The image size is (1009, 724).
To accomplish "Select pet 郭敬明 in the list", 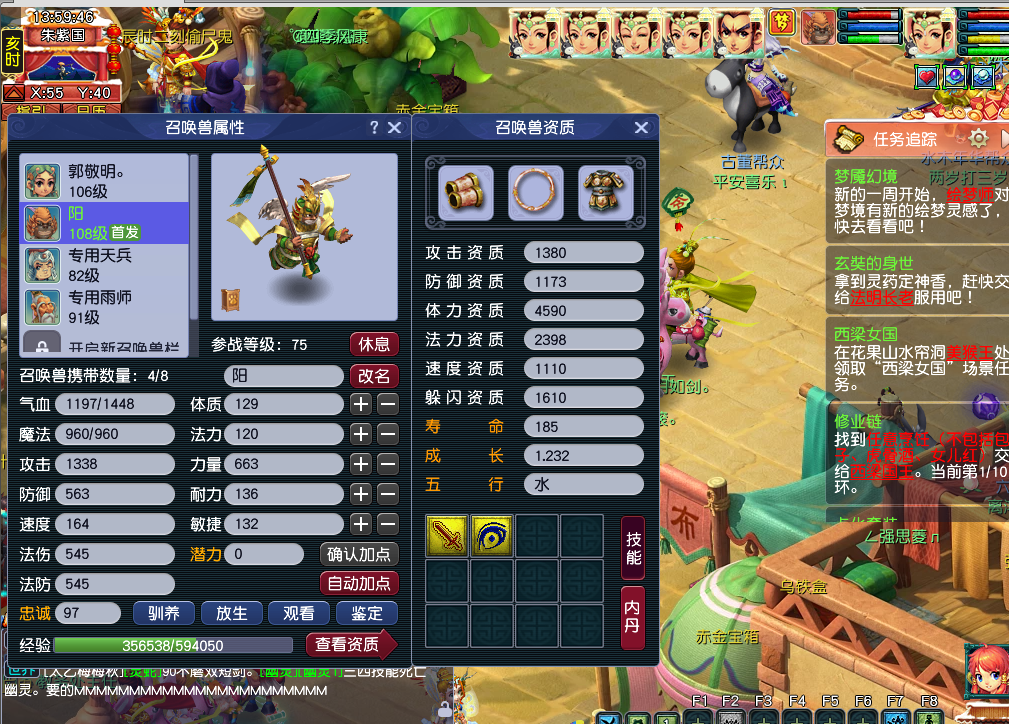I will click(x=105, y=180).
